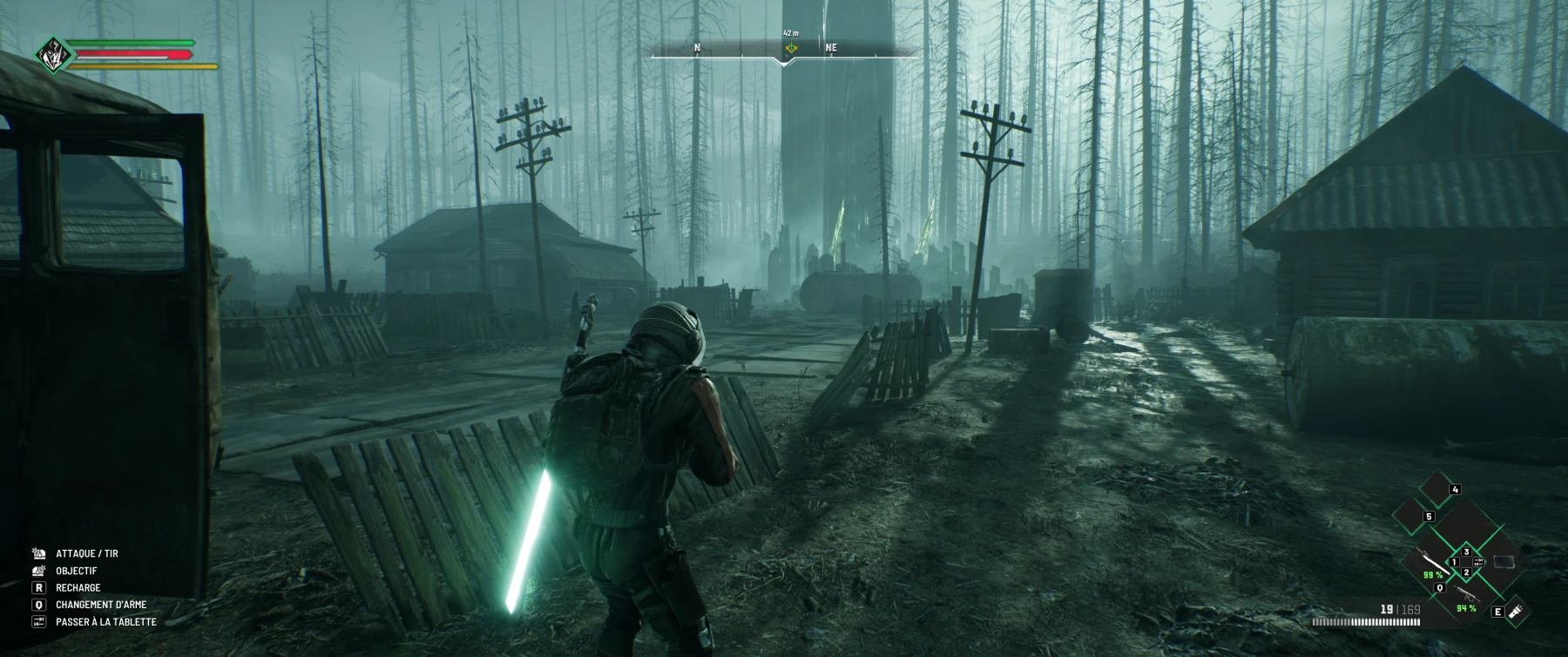
Task: Click the character status emblem icon
Action: pos(53,55)
